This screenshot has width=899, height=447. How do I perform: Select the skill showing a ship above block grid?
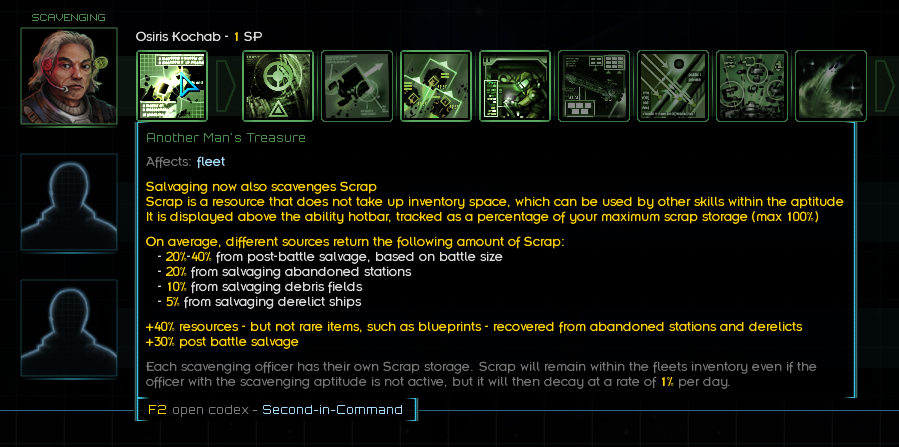594,86
